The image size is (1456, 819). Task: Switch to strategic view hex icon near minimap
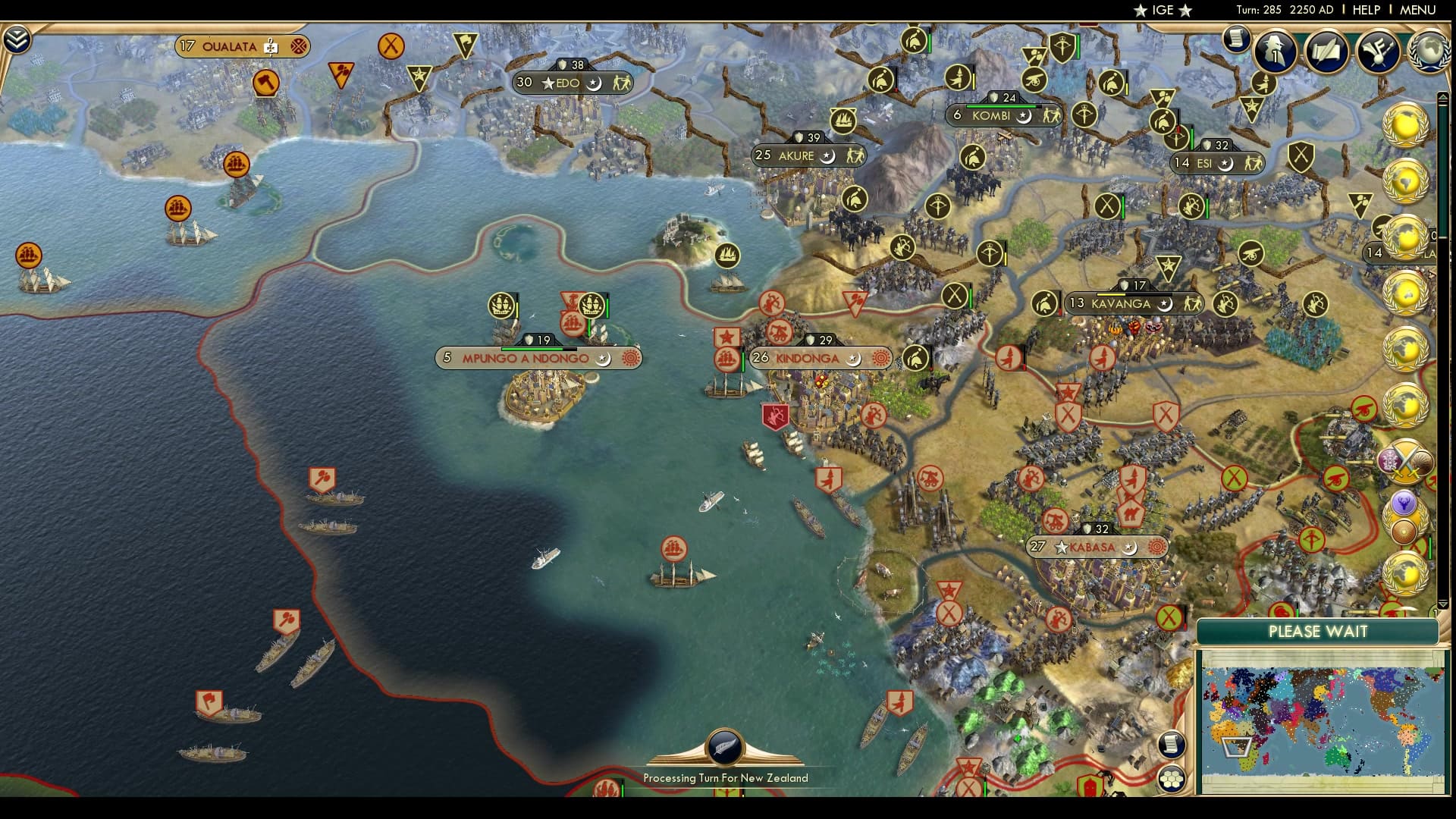1172,777
